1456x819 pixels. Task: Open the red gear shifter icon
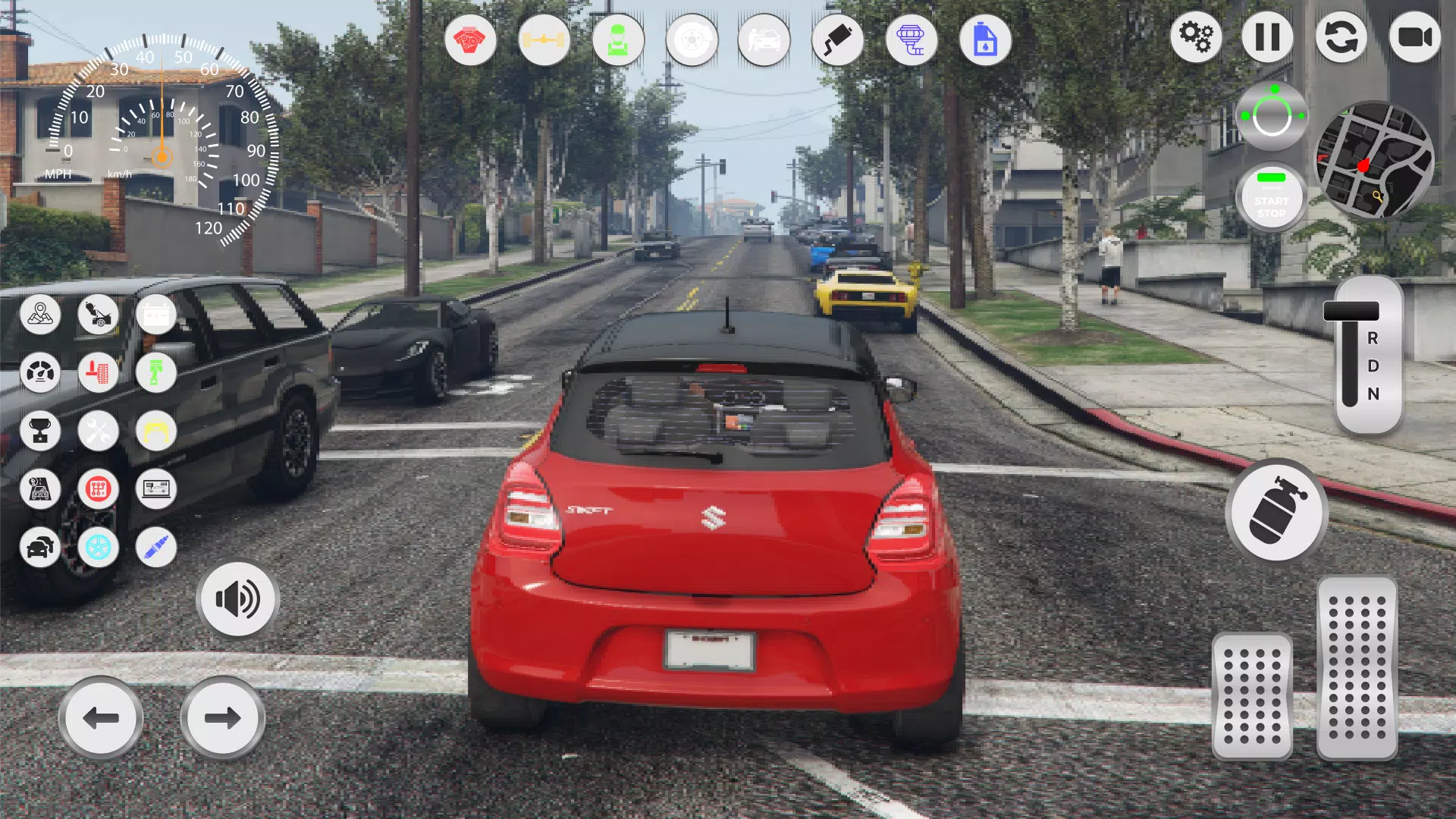99,490
